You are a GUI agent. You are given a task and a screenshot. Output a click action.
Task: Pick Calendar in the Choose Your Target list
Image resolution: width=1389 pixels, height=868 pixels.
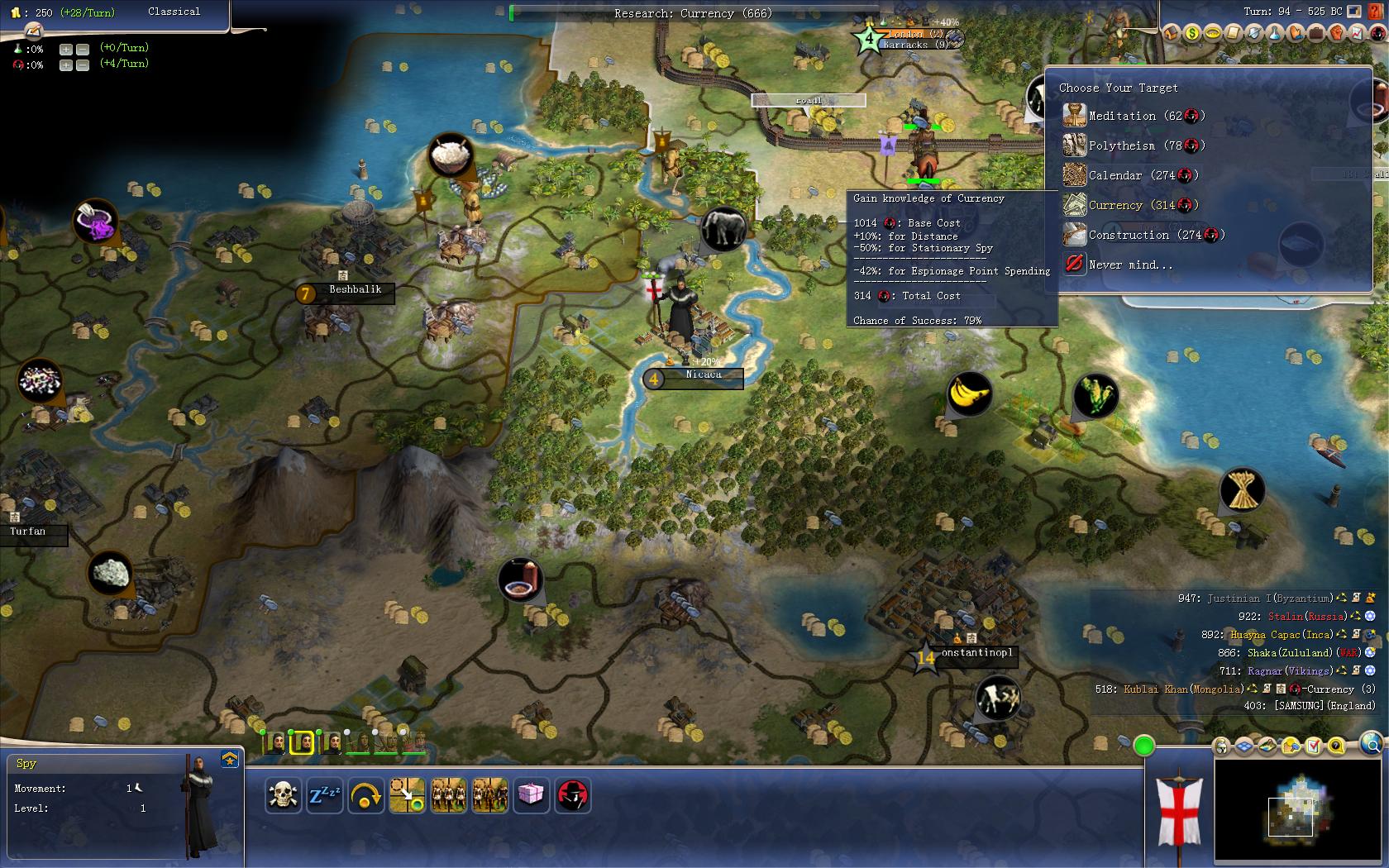point(1129,176)
